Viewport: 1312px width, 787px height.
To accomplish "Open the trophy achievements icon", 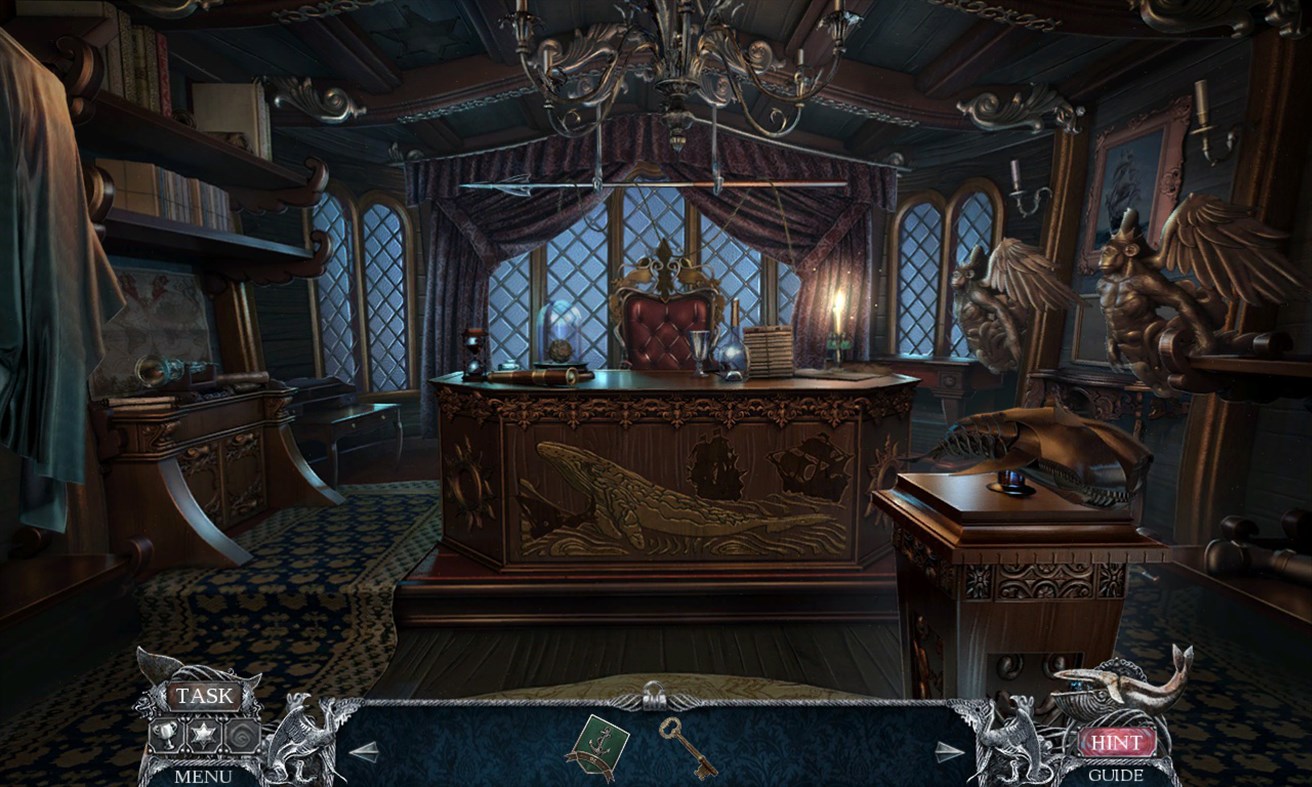I will coord(165,734).
